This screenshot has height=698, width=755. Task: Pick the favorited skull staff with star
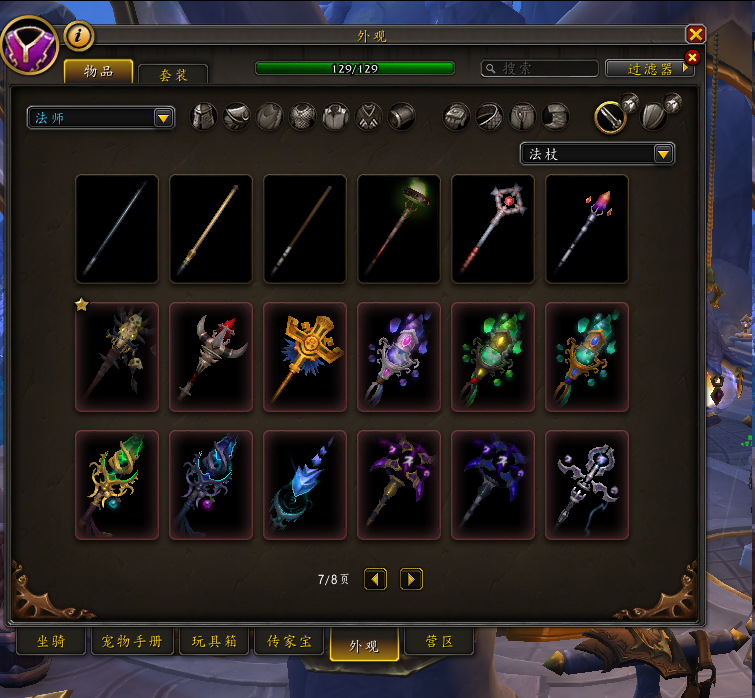pos(117,356)
